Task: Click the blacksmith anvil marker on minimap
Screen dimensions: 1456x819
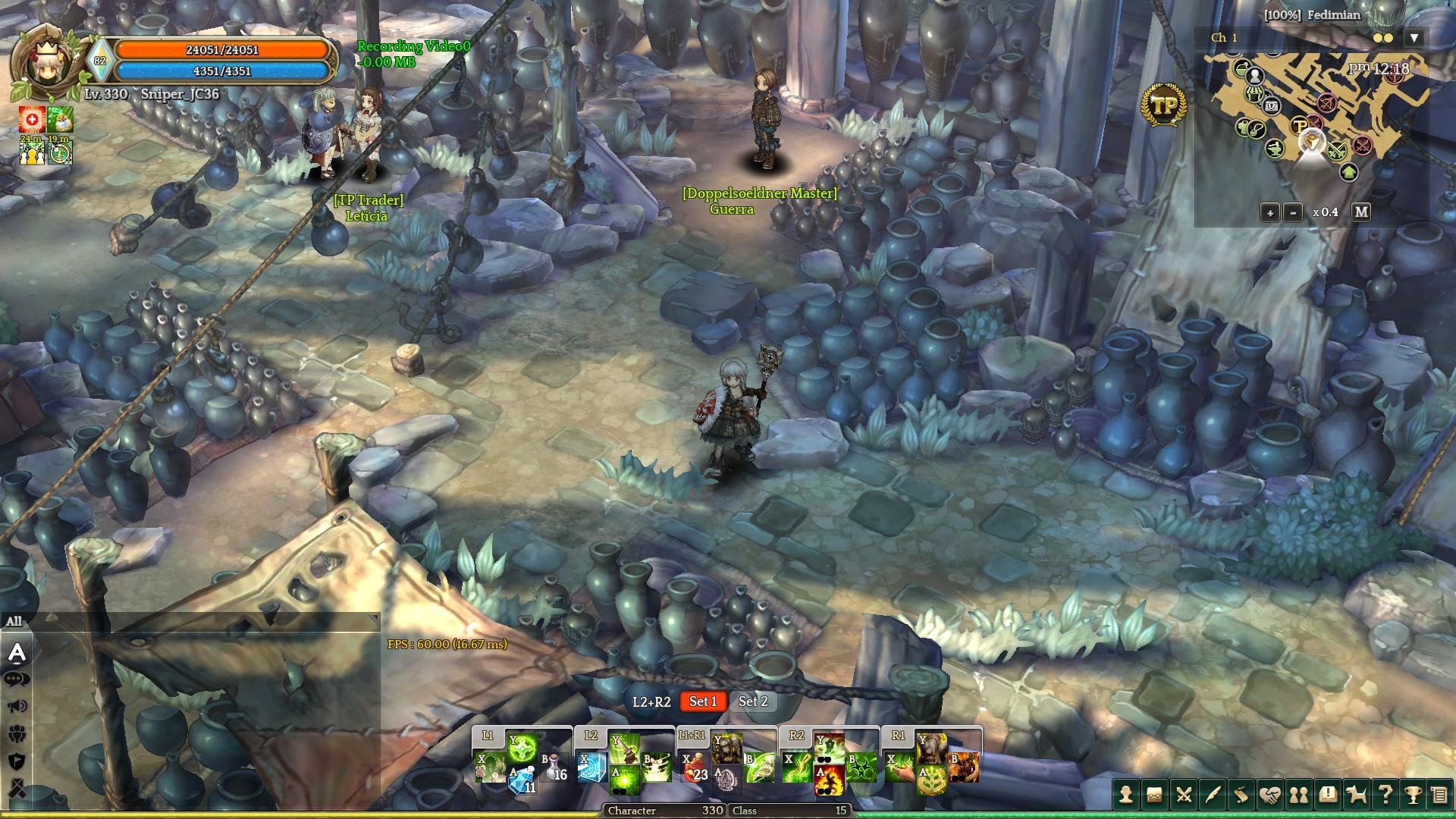Action: (x=1275, y=149)
